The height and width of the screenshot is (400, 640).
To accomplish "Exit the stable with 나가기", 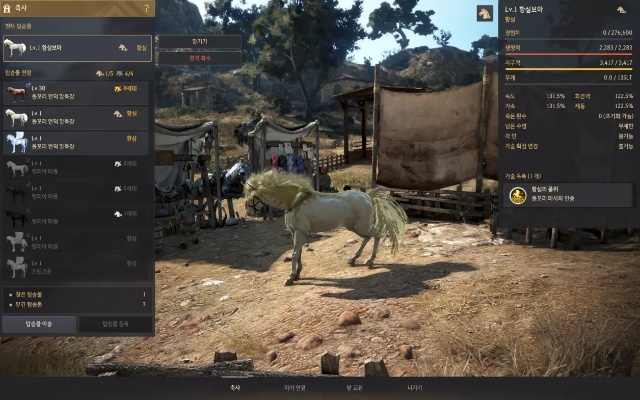I will [415, 386].
